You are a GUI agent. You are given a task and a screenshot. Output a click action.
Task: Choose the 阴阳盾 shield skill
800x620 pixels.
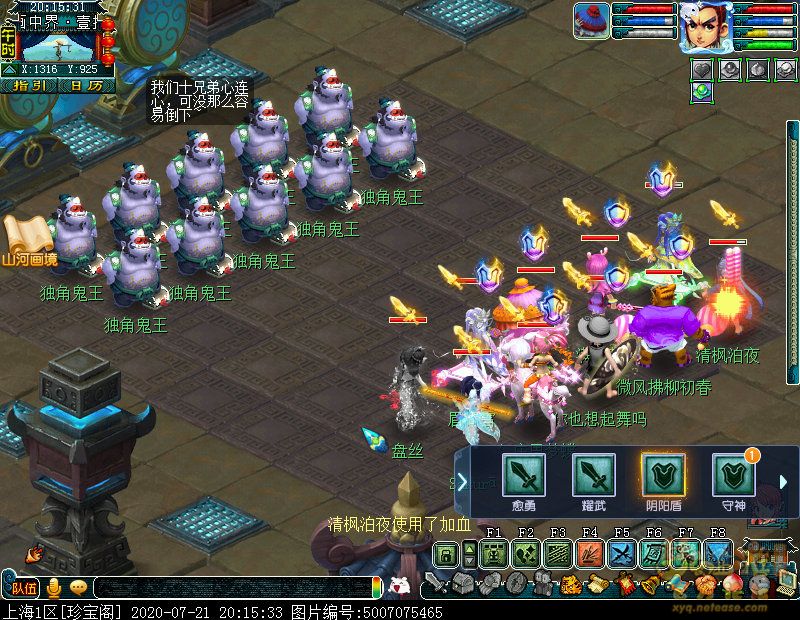[x=662, y=473]
